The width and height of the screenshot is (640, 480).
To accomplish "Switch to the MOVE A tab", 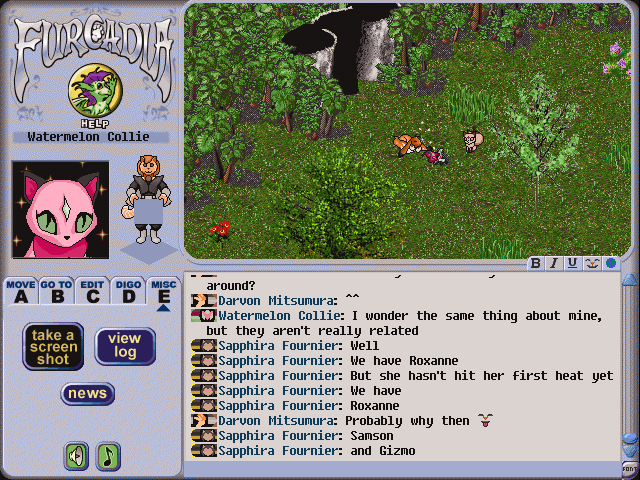I will (21, 291).
